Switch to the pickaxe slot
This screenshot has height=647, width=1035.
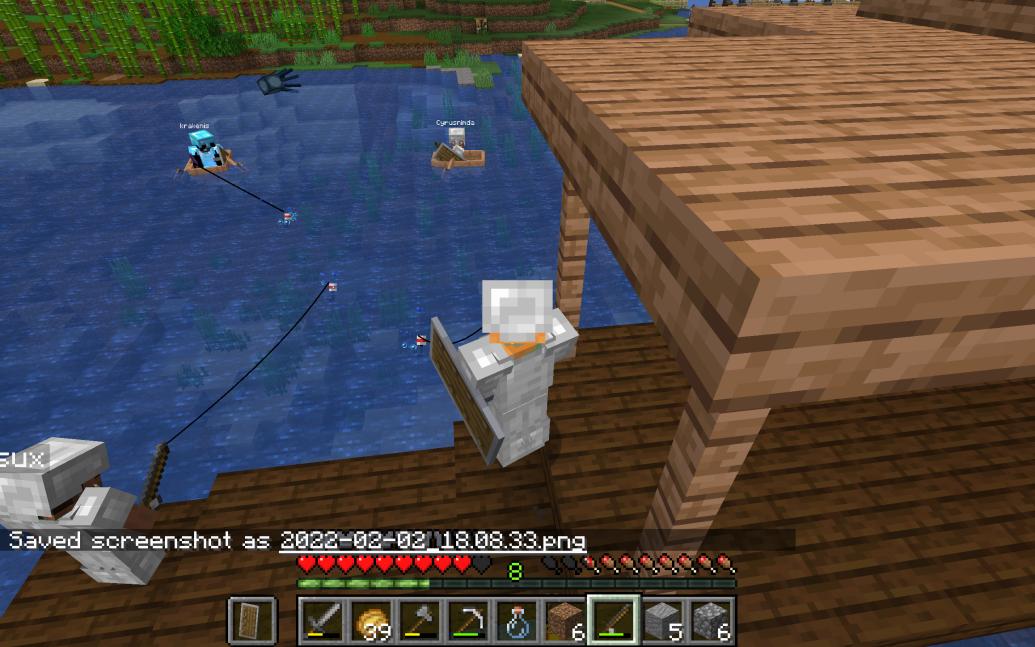click(x=467, y=621)
